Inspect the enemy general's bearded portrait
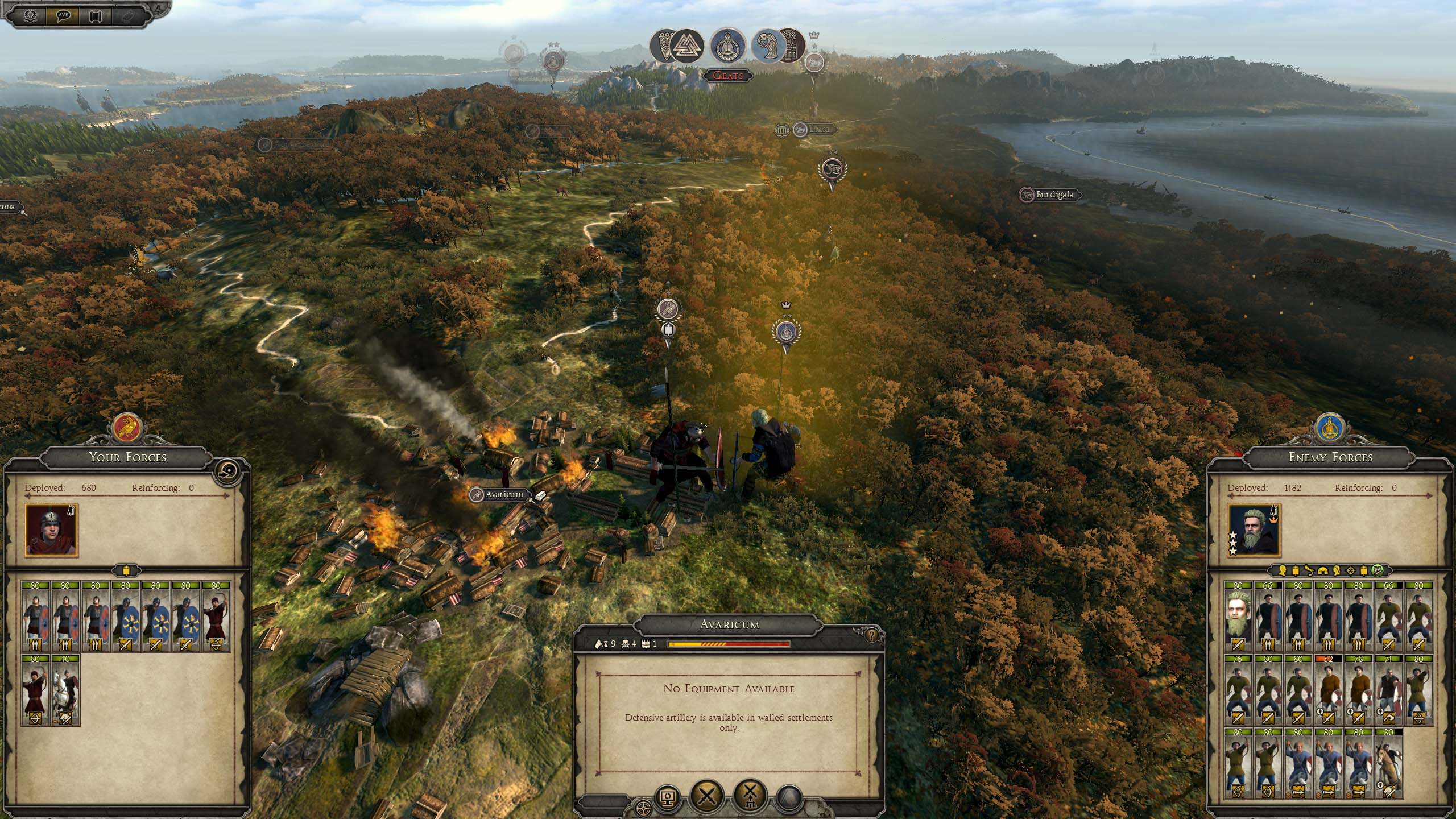This screenshot has width=1456, height=819. pos(1254,530)
